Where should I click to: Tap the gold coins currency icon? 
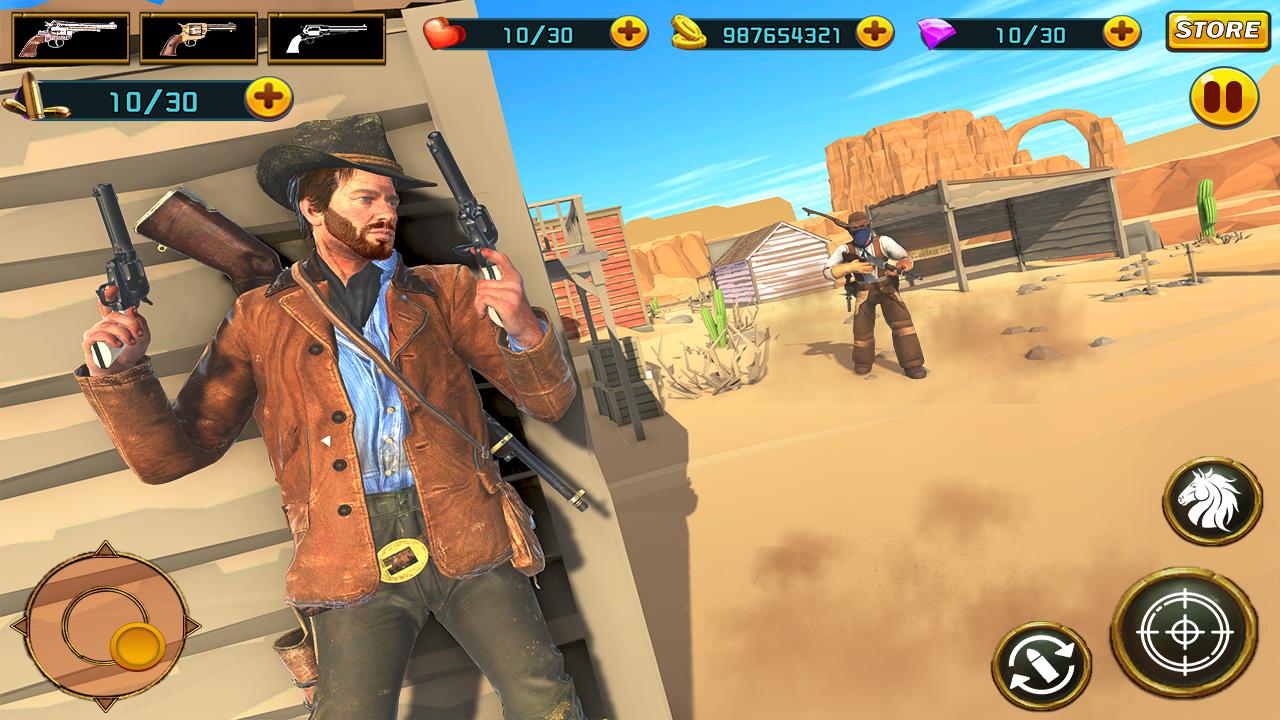(x=691, y=33)
